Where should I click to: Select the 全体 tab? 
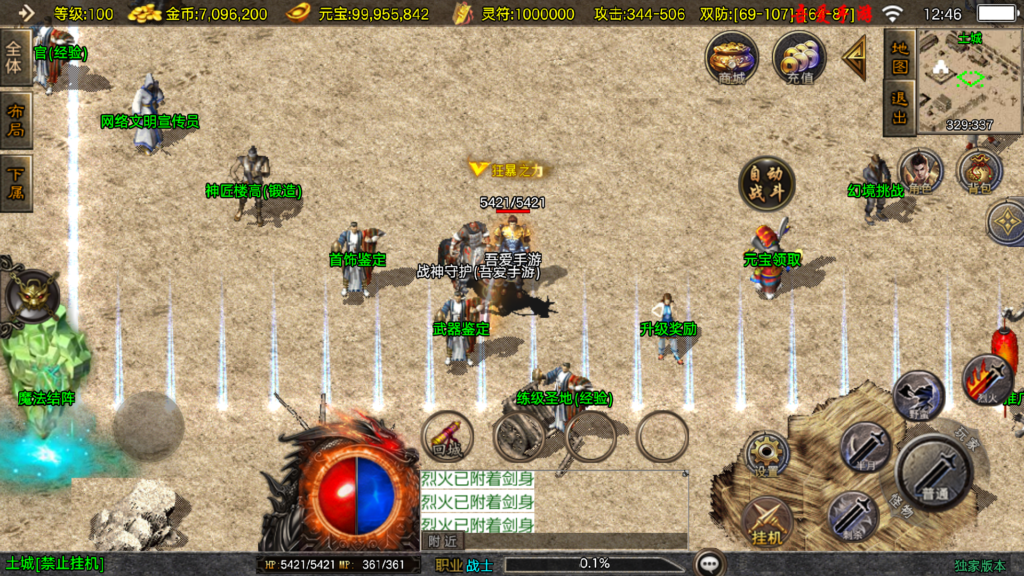point(16,57)
